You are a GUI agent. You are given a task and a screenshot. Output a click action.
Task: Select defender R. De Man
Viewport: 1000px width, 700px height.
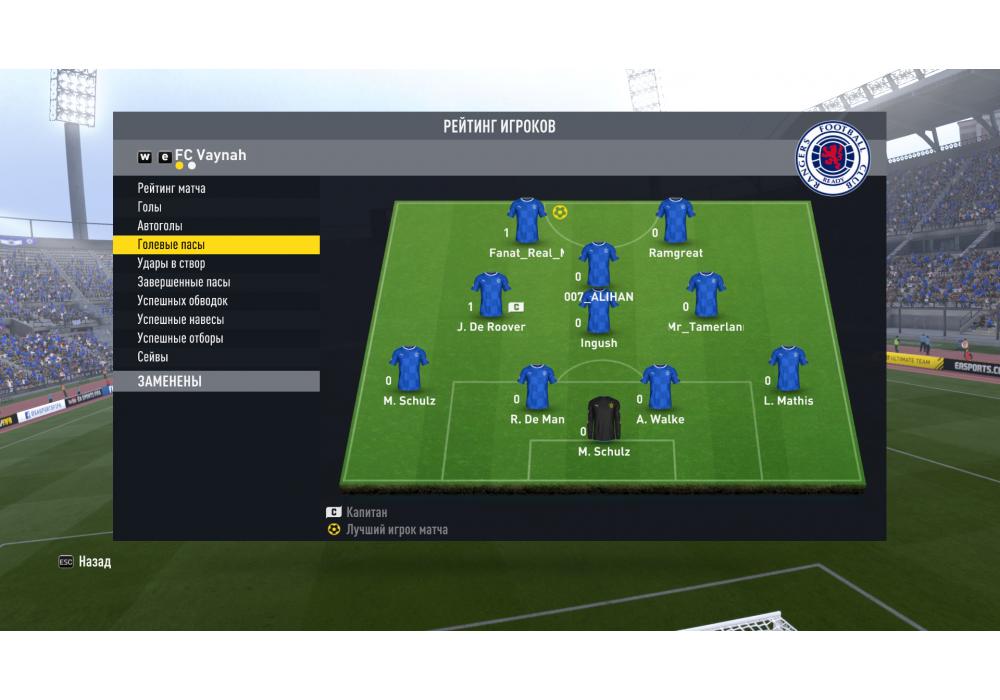(x=537, y=388)
